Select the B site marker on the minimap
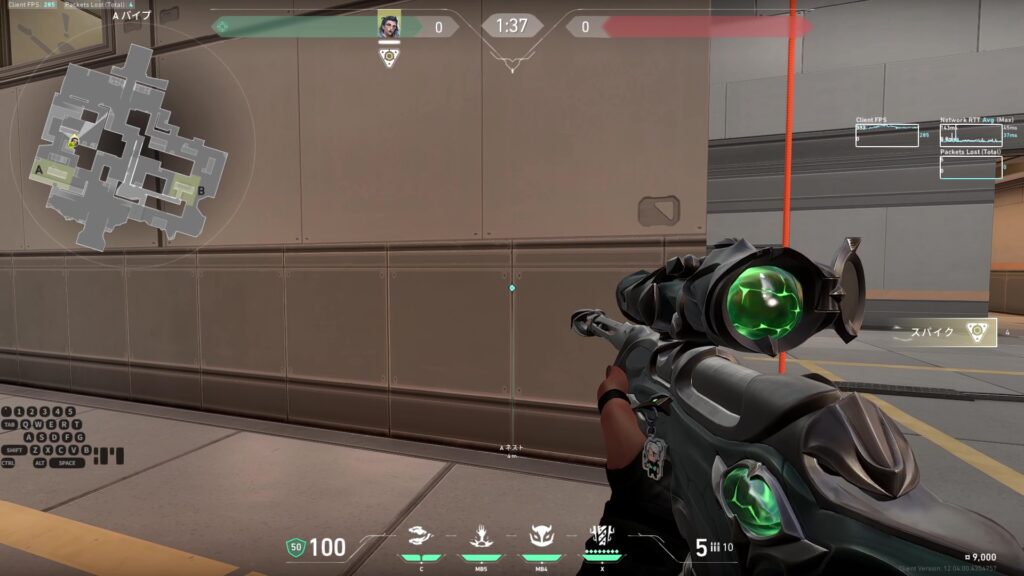The width and height of the screenshot is (1024, 576). (x=201, y=189)
